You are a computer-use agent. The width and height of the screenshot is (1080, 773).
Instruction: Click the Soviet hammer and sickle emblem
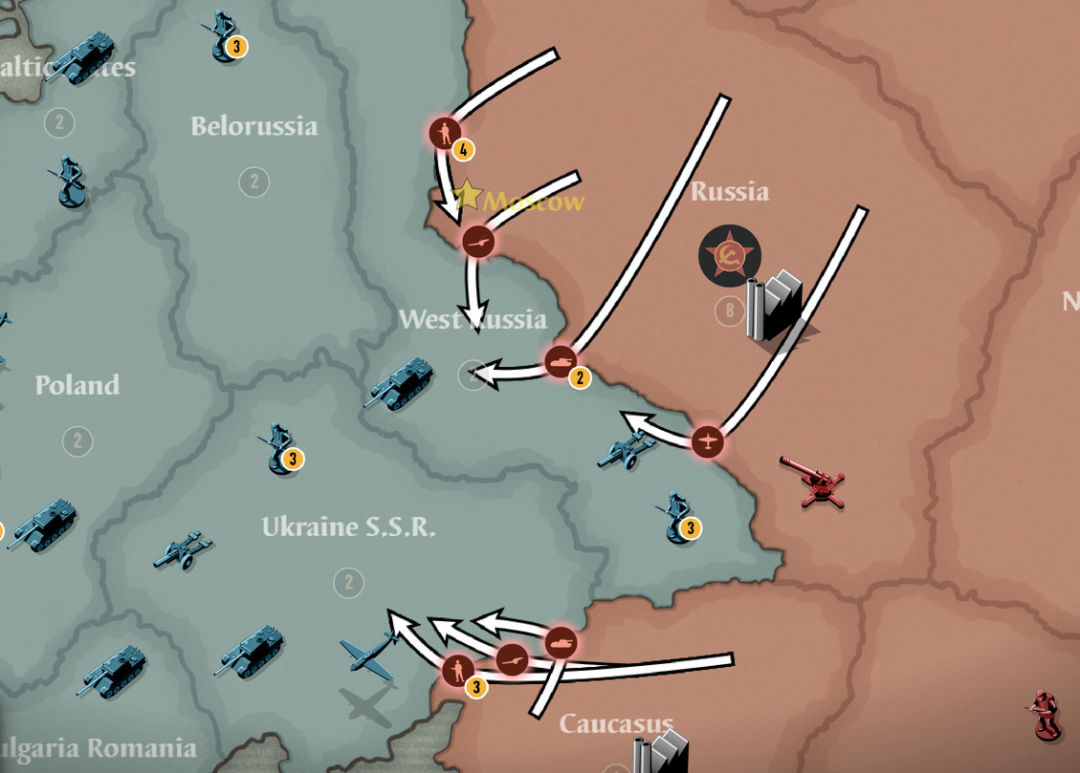[727, 253]
